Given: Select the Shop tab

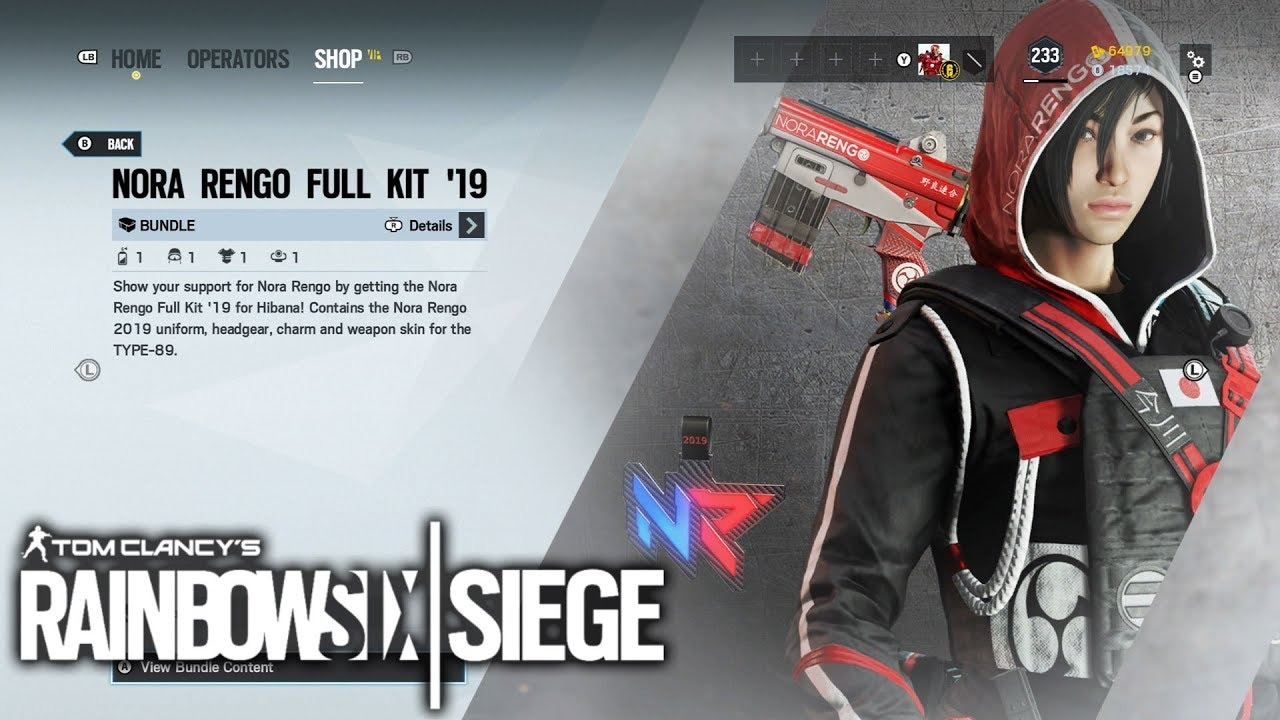Looking at the screenshot, I should click(338, 59).
